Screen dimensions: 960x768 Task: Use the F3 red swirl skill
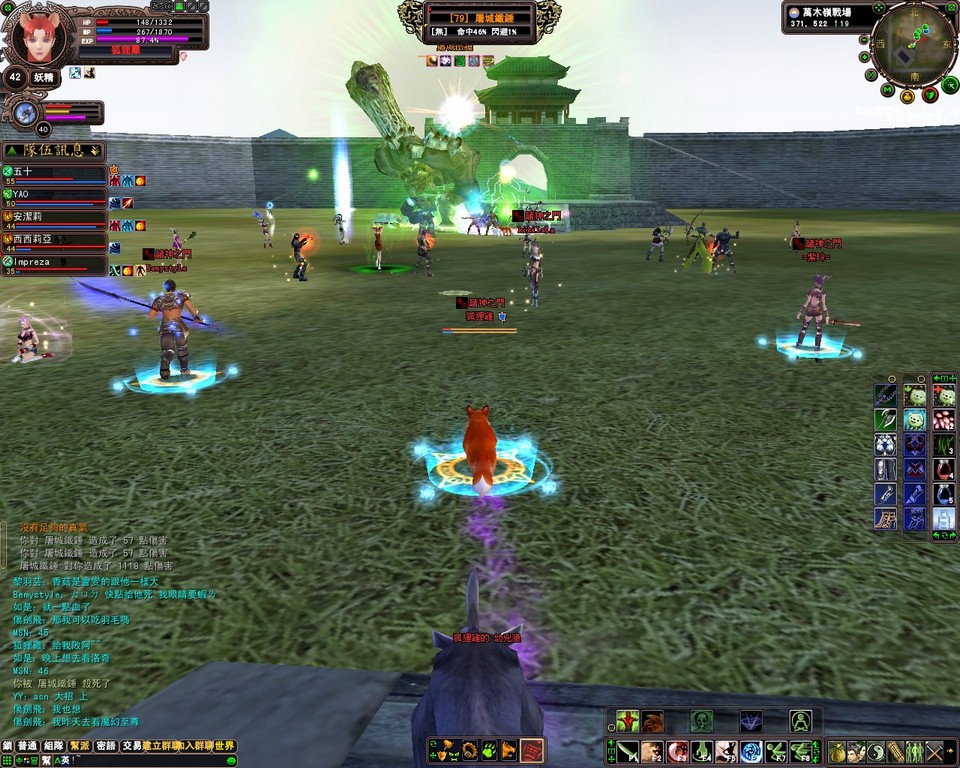pos(678,751)
